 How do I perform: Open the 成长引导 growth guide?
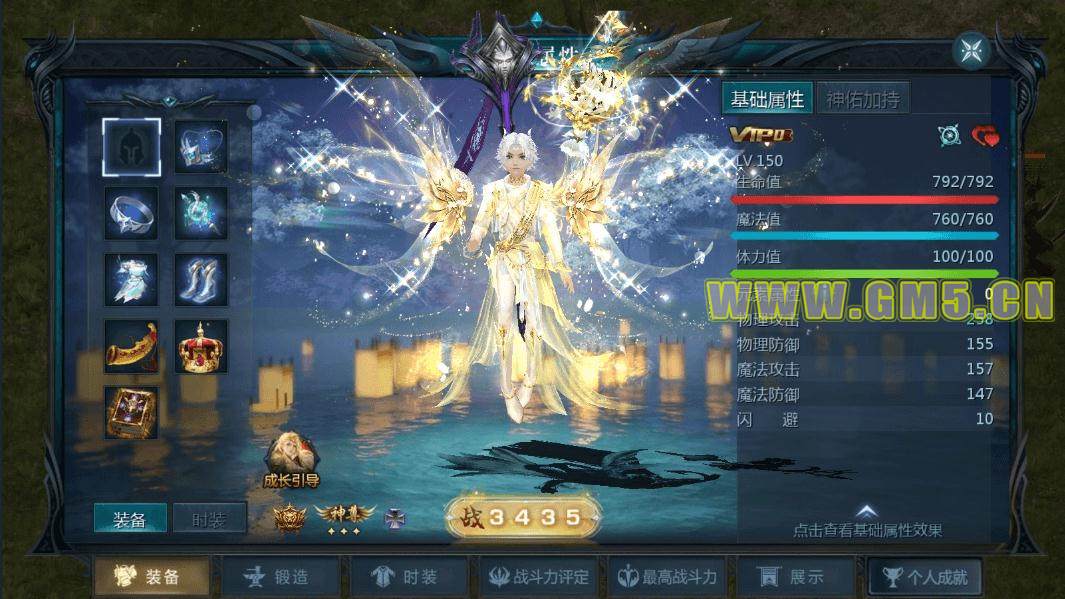[291, 459]
